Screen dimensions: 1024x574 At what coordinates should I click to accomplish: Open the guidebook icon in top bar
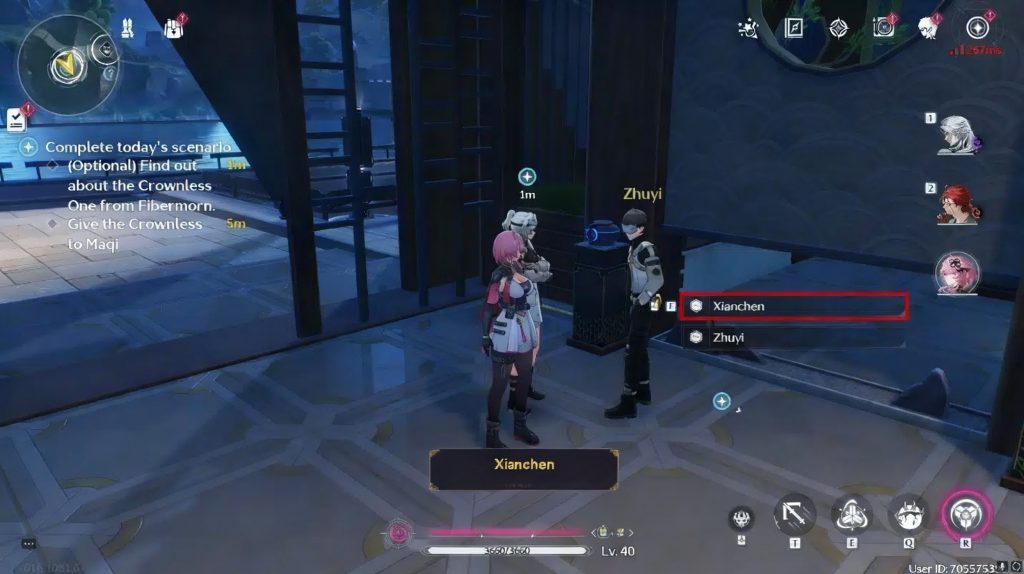coord(795,28)
